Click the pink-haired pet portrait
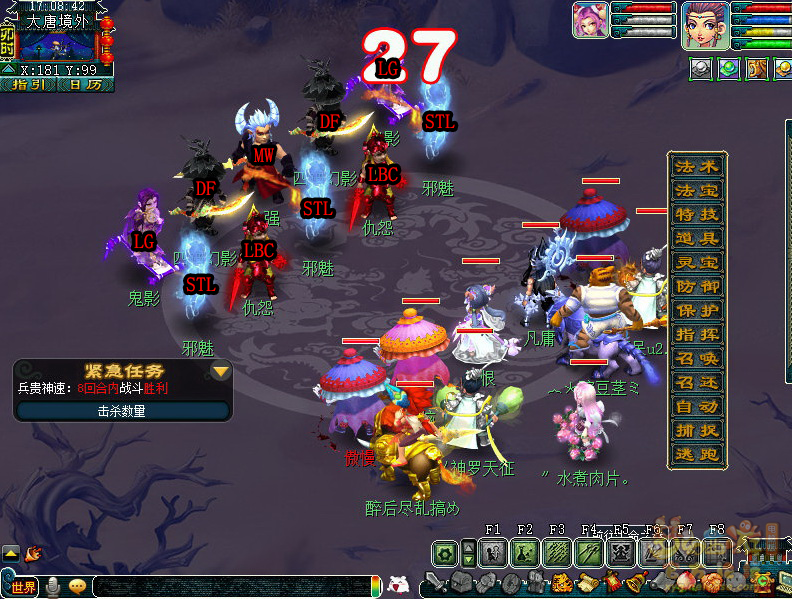792x599 pixels. pyautogui.click(x=590, y=20)
